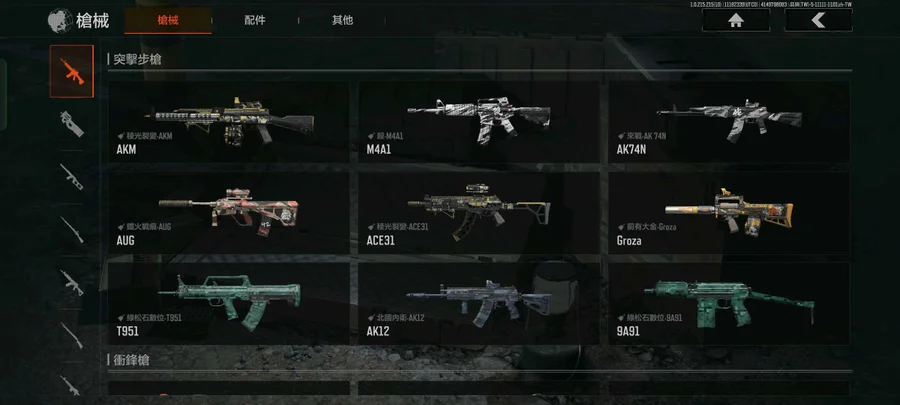Click the back arrow button
900x405 pixels.
(x=818, y=20)
